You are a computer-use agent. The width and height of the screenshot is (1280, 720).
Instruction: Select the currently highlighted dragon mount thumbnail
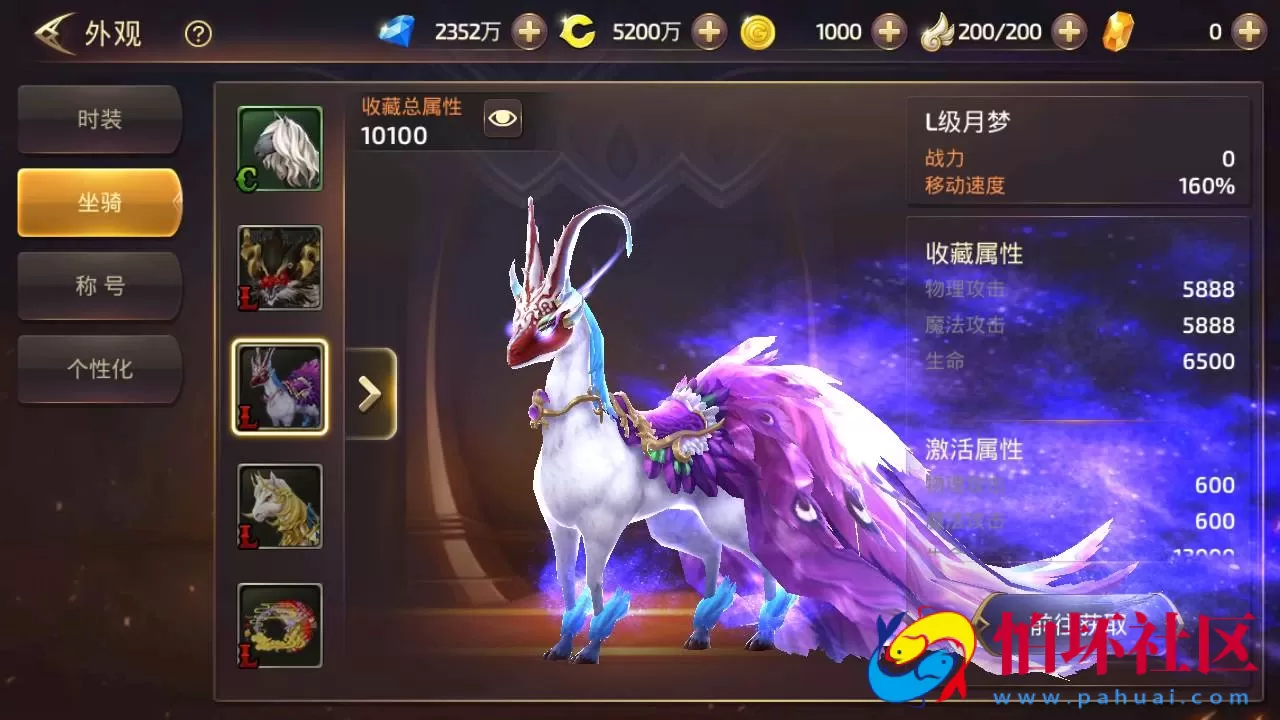[279, 387]
